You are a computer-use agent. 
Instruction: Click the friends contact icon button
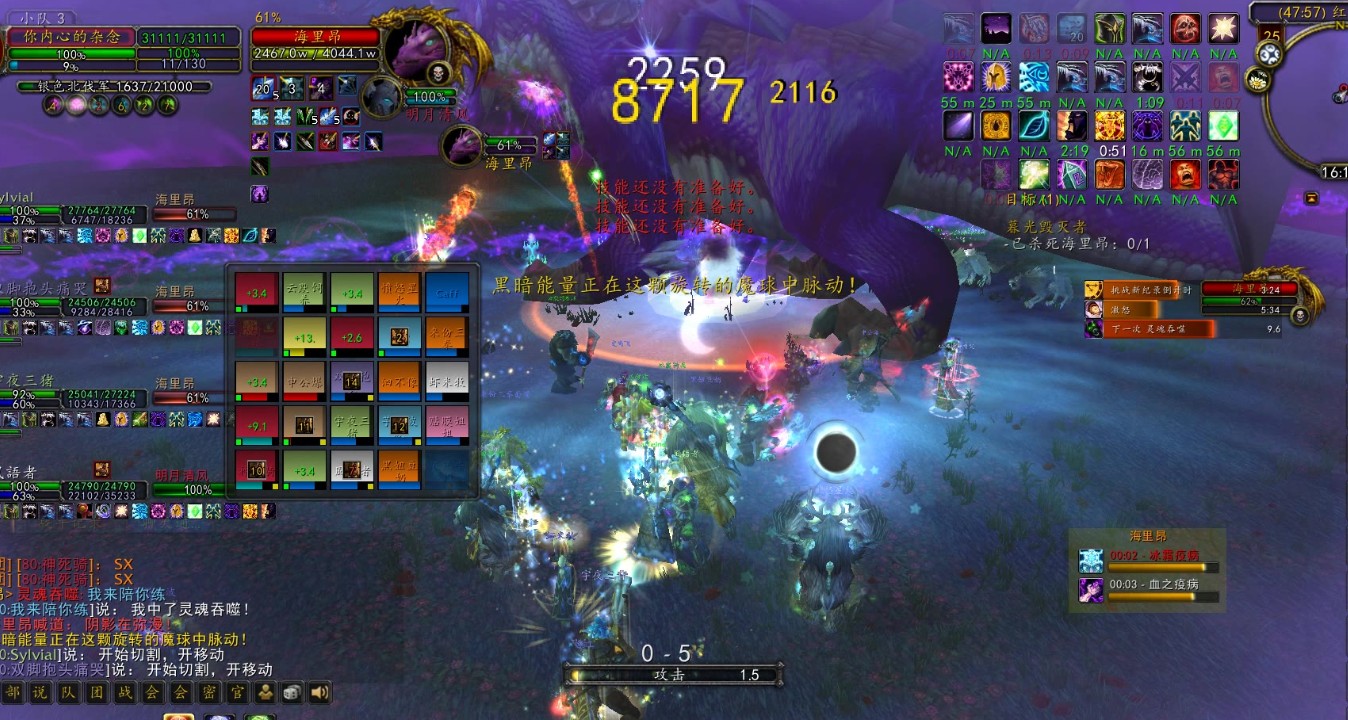[x=265, y=692]
